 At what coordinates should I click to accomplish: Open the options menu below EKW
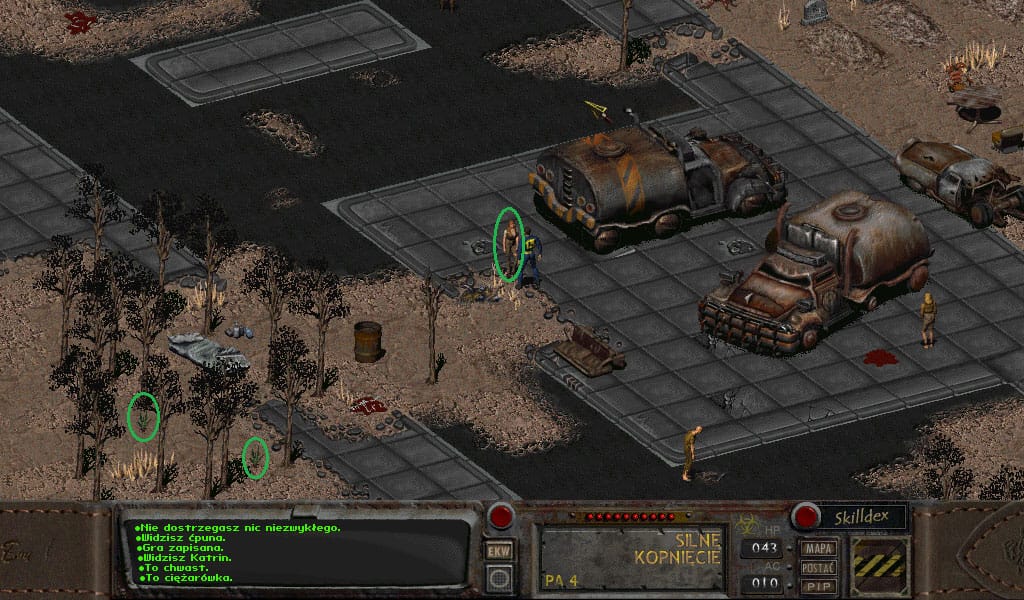coord(498,577)
